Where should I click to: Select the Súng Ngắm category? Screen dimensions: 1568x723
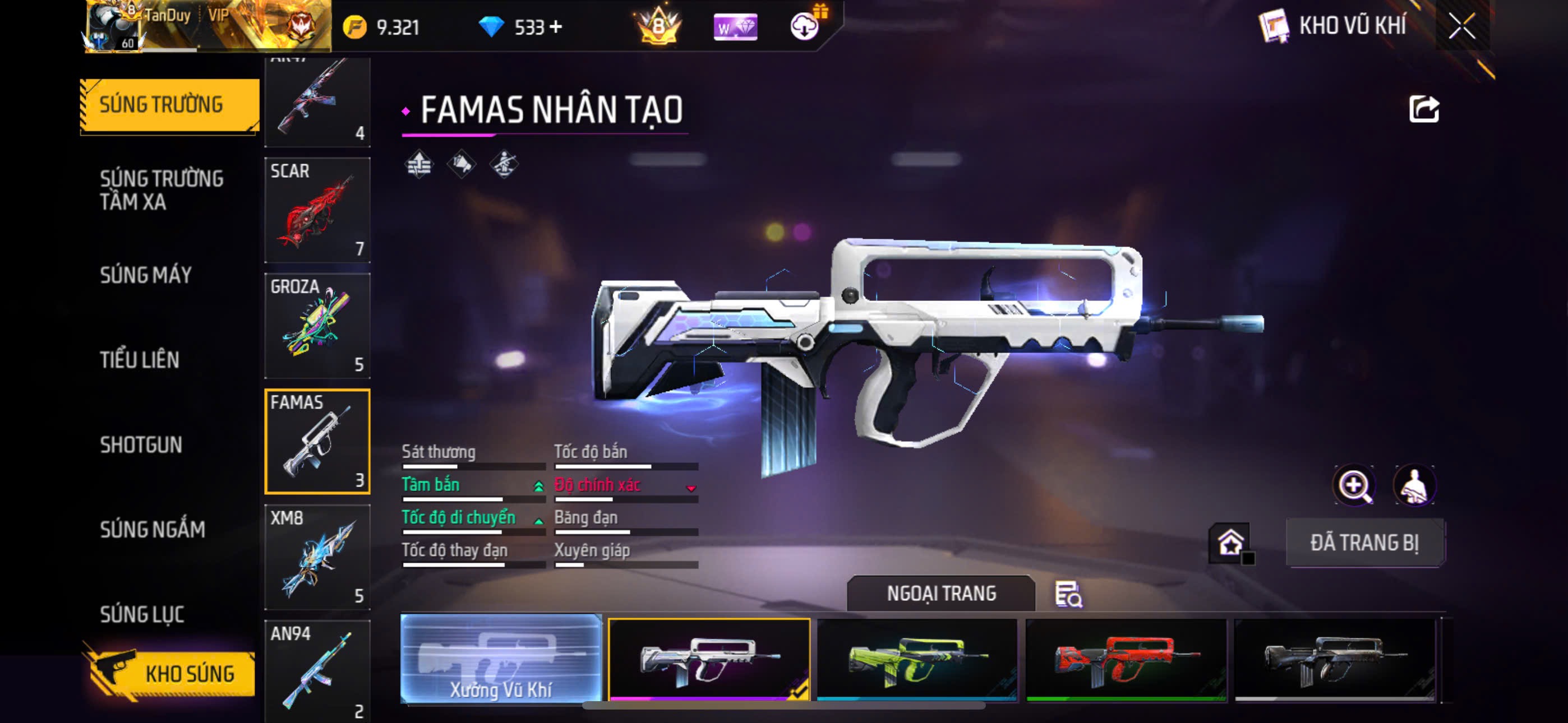[x=153, y=530]
